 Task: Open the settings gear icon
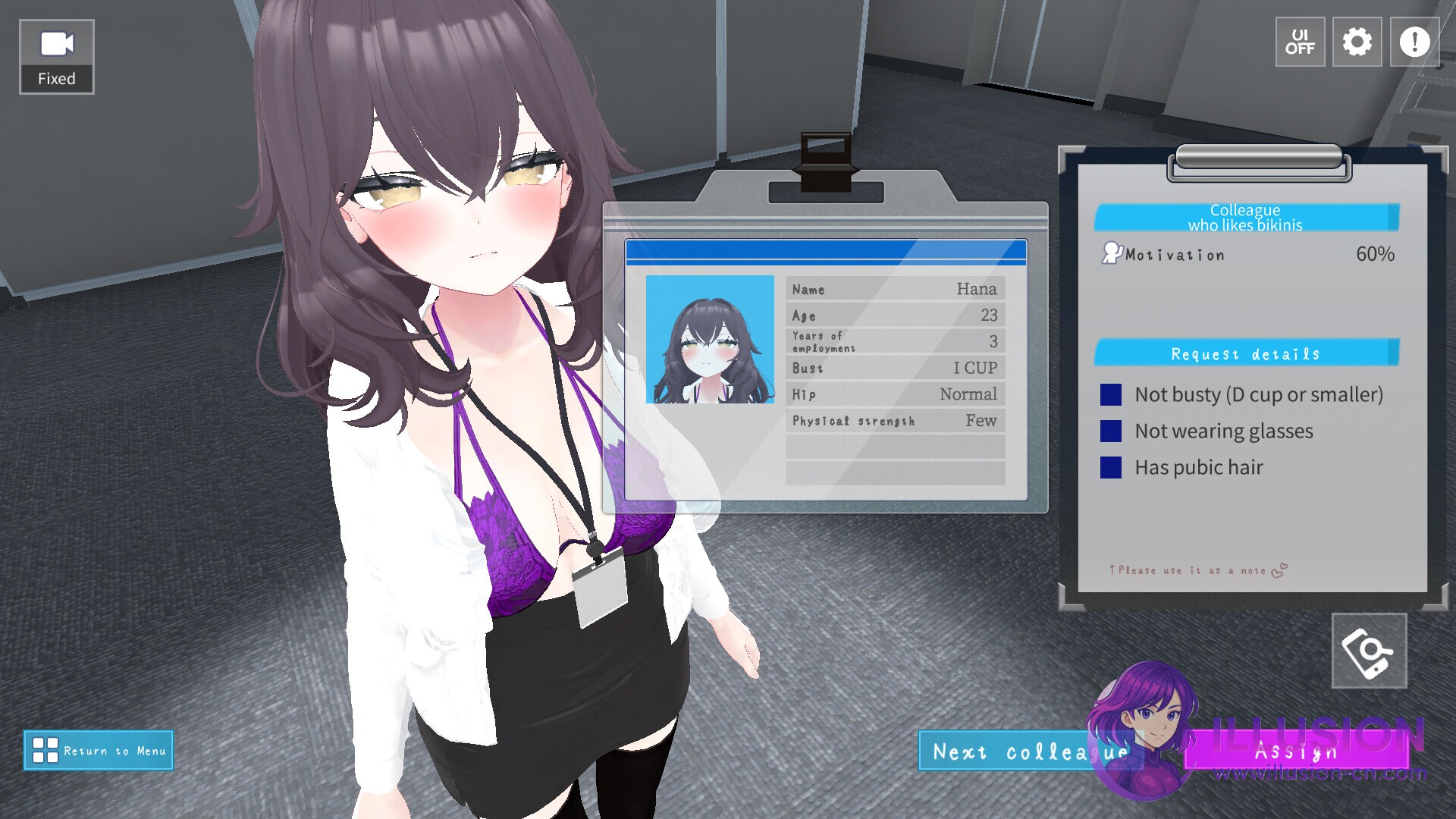tap(1357, 42)
